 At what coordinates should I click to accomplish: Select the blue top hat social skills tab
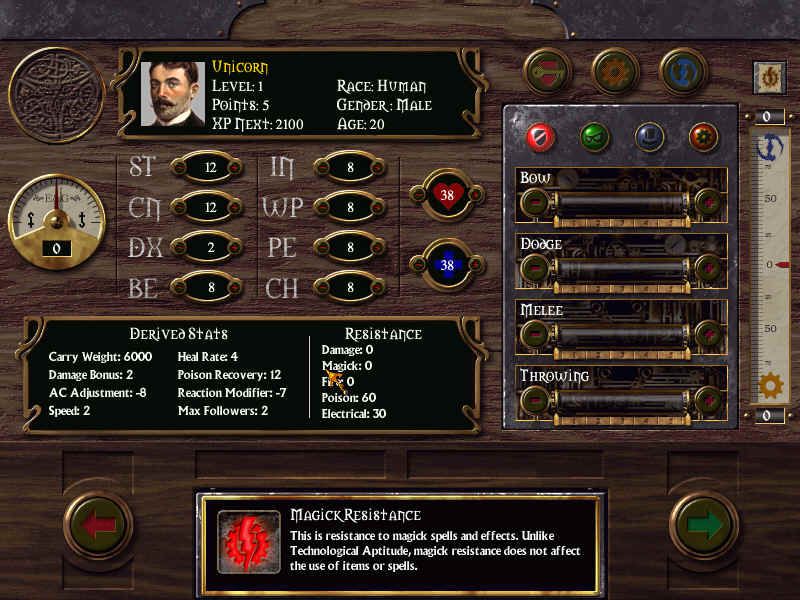click(x=650, y=135)
